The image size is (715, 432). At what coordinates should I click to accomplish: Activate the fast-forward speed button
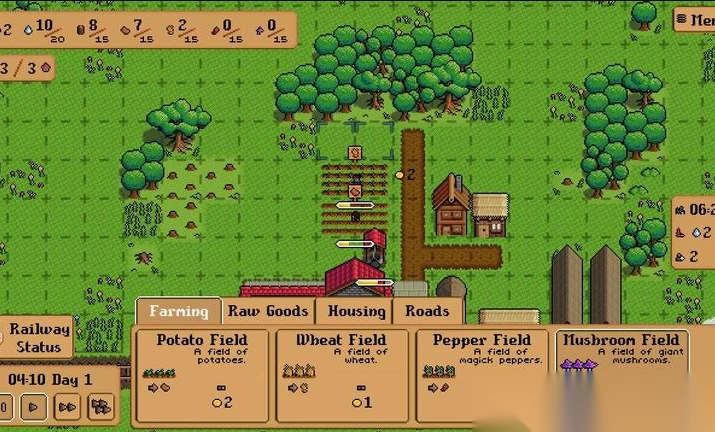click(x=67, y=407)
